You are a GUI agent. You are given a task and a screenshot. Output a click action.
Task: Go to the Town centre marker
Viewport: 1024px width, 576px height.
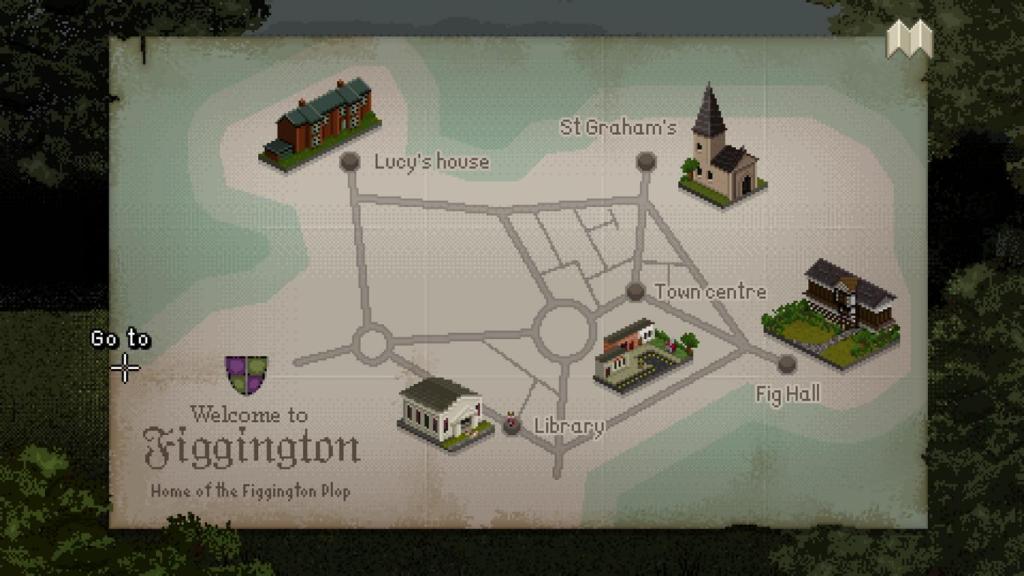click(x=635, y=291)
